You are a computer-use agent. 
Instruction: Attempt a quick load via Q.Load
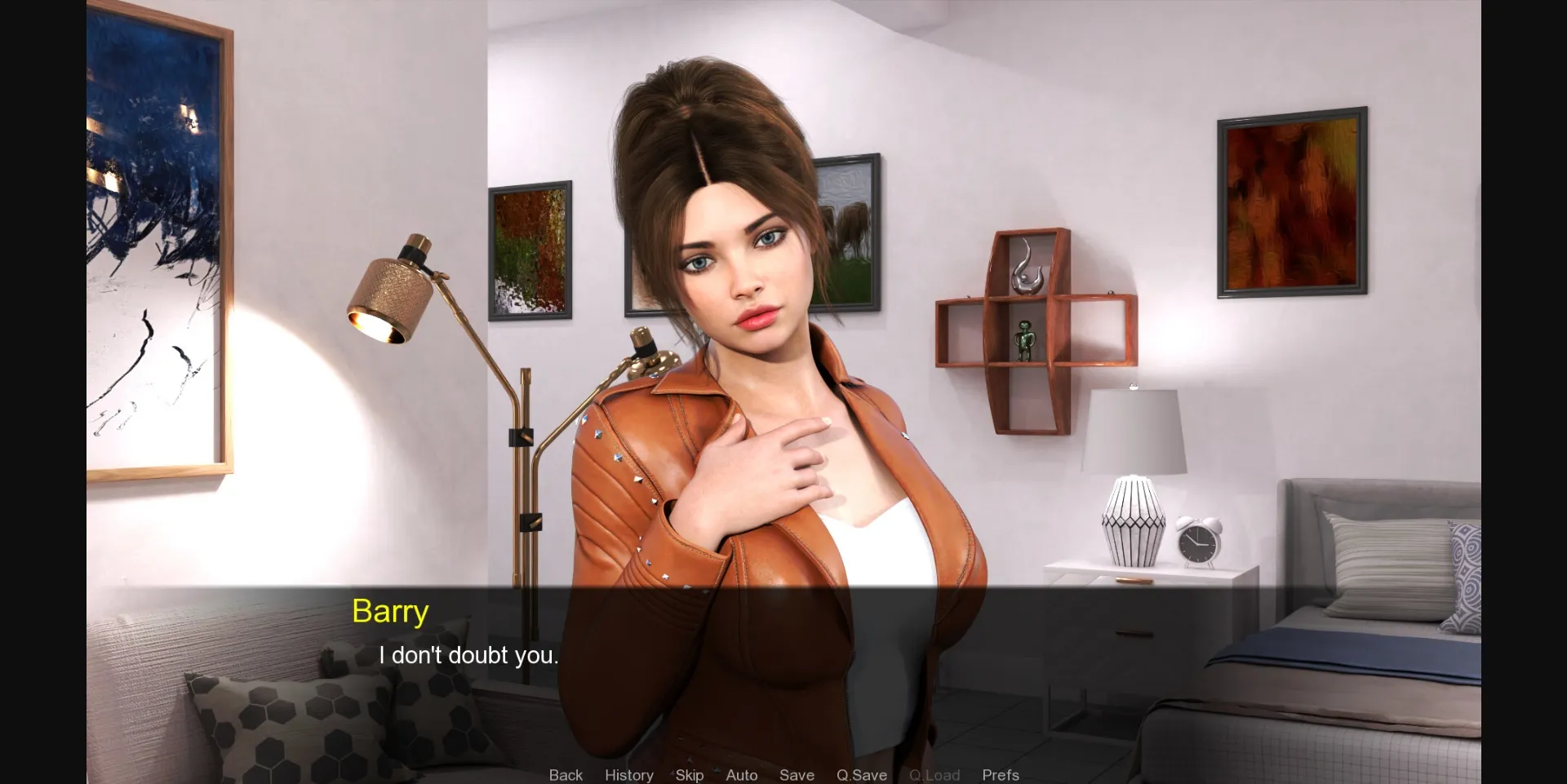(x=934, y=775)
